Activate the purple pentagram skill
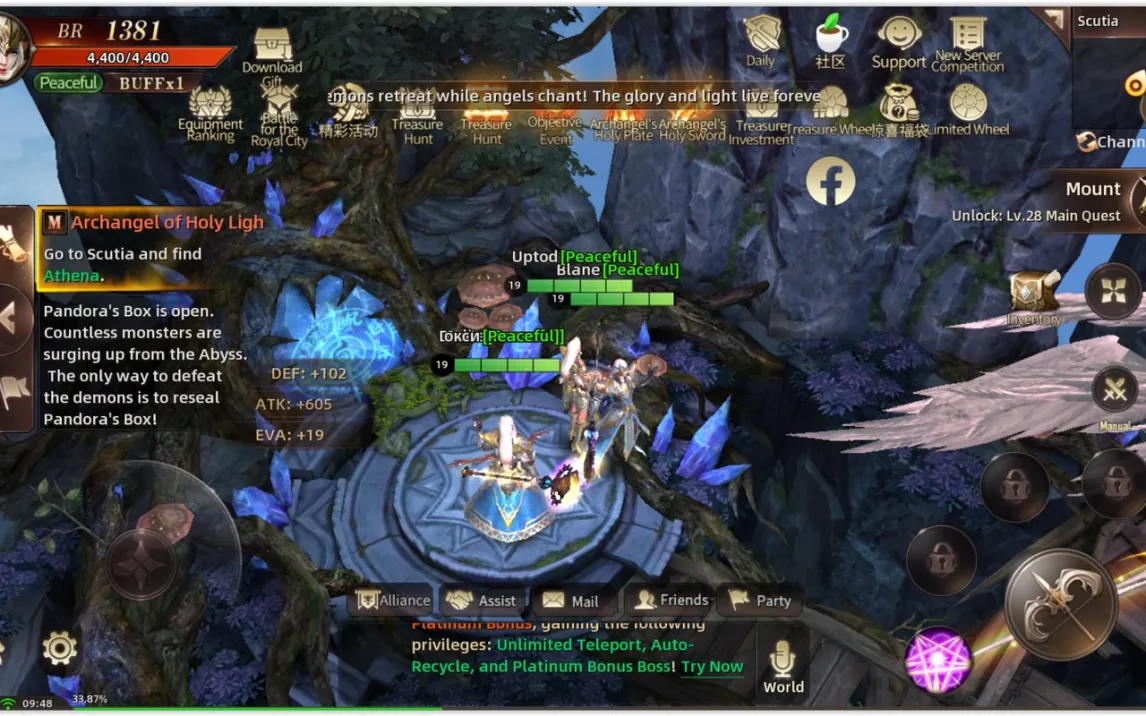1146x716 pixels. tap(937, 661)
